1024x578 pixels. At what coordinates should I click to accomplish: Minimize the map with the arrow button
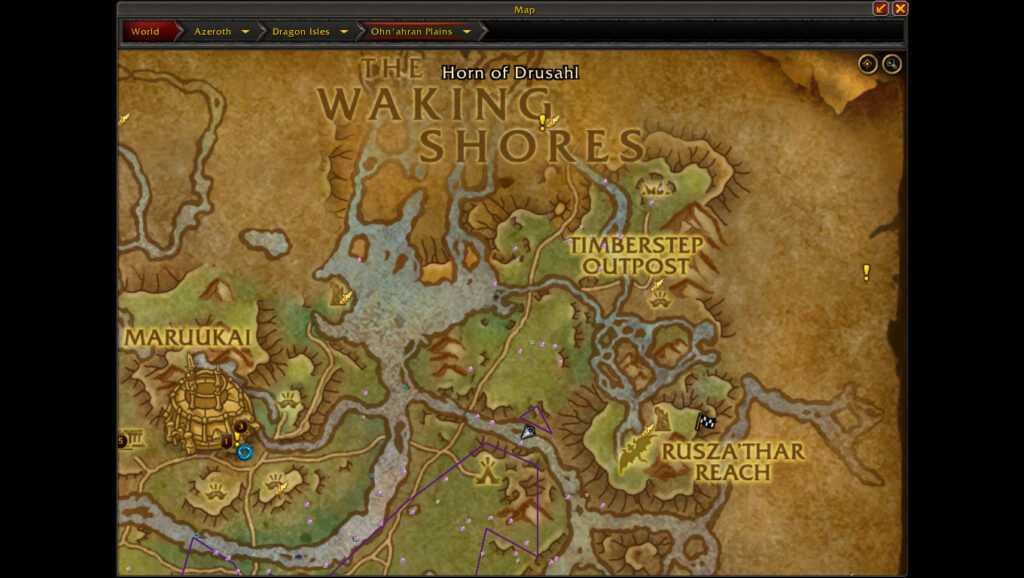tap(881, 9)
